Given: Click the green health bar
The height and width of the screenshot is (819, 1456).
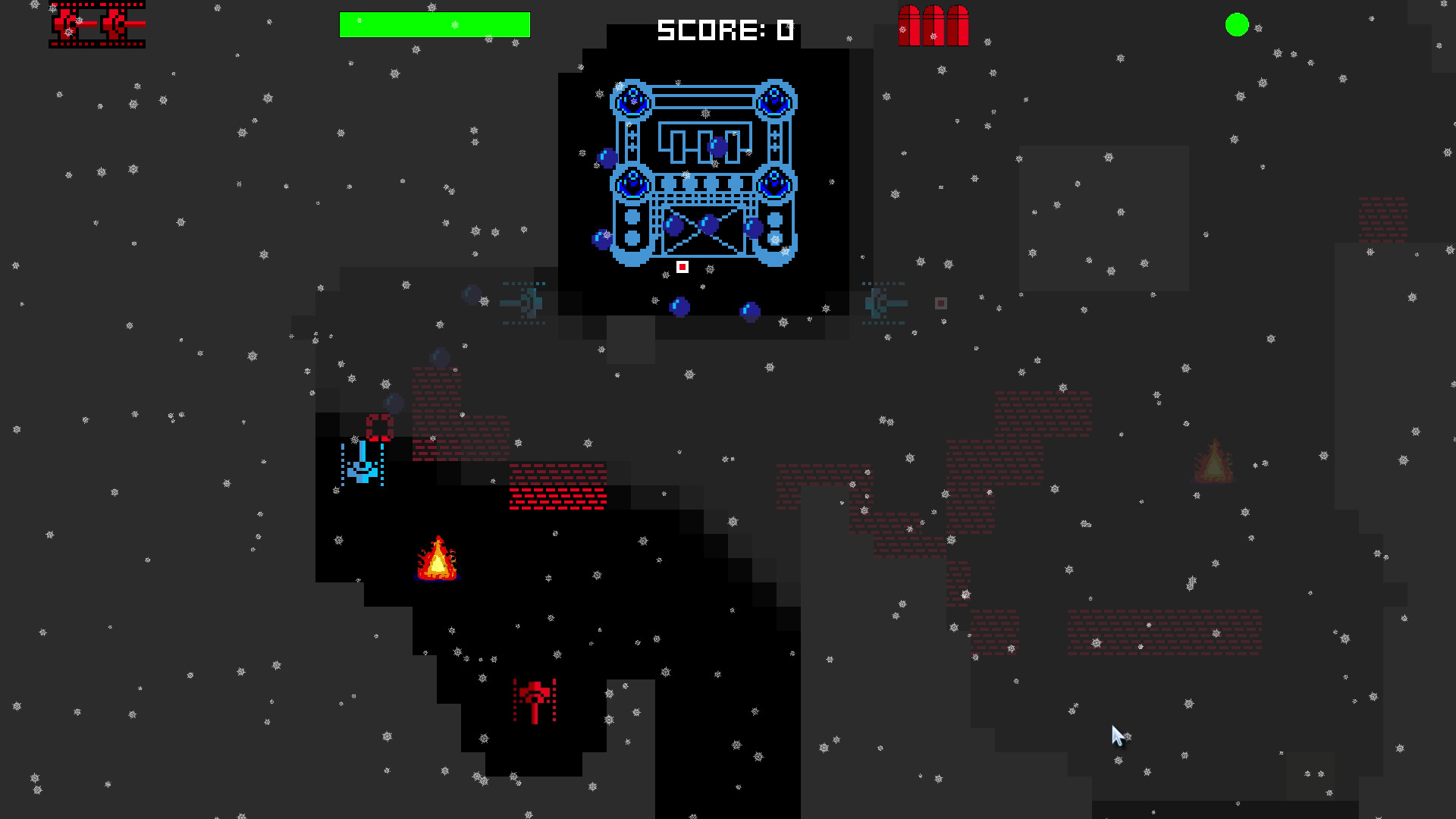Looking at the screenshot, I should [434, 24].
